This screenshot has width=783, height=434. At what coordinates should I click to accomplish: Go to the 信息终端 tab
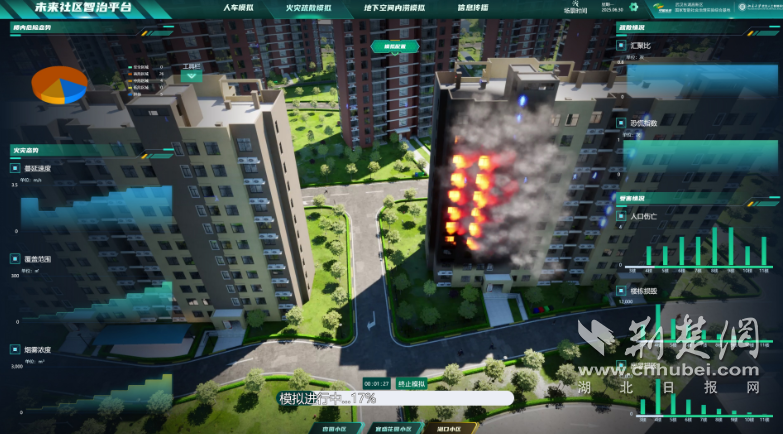(472, 8)
